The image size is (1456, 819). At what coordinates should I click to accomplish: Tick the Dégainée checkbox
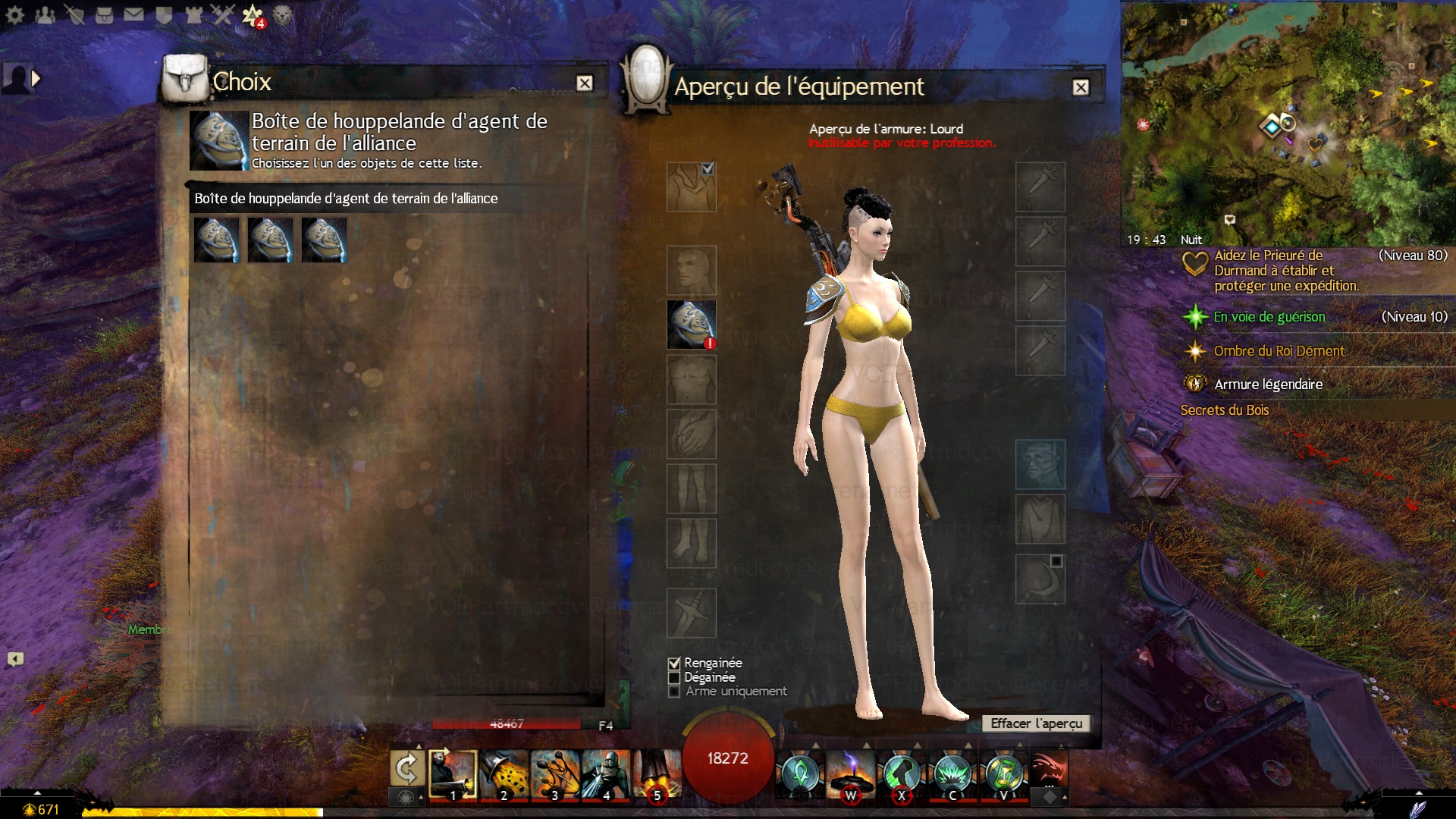pos(674,678)
